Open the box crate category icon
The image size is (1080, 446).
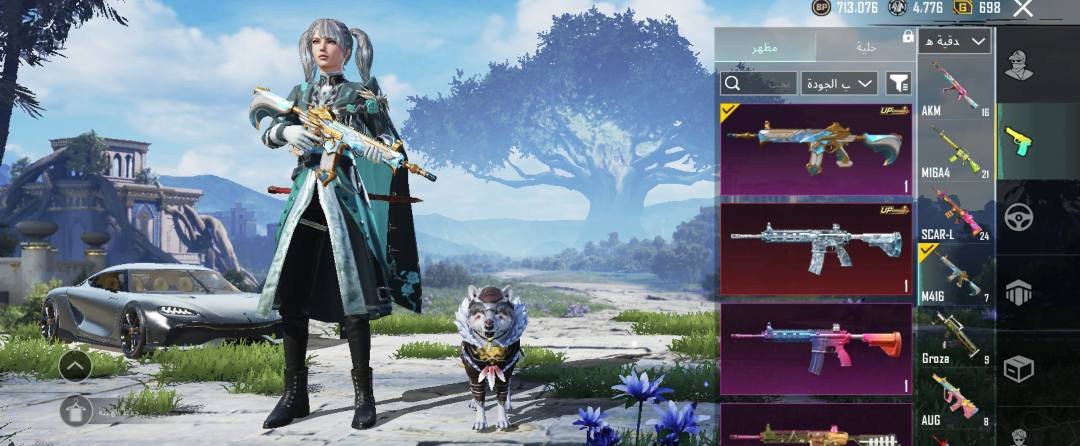click(x=1018, y=368)
